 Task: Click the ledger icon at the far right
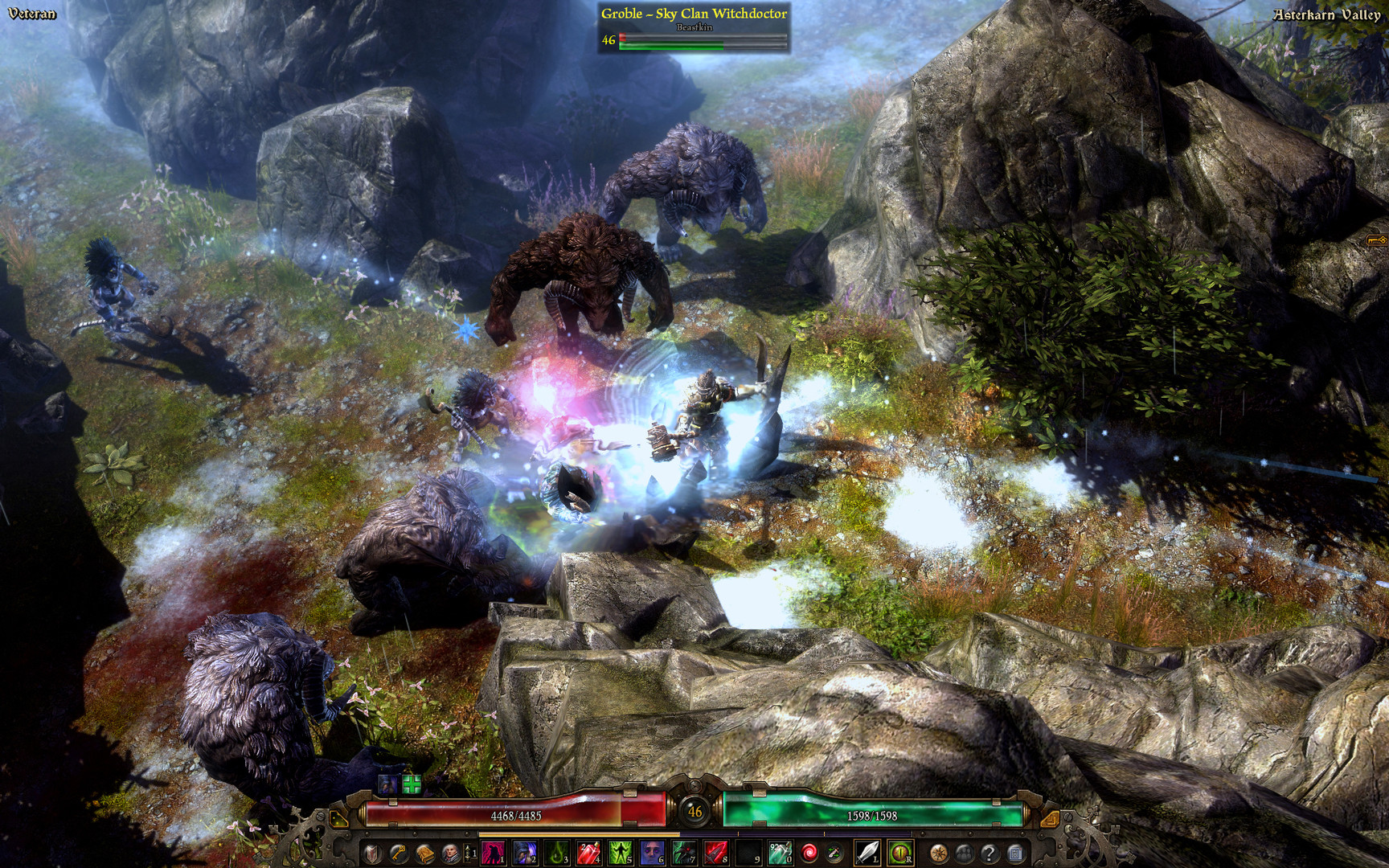1015,854
